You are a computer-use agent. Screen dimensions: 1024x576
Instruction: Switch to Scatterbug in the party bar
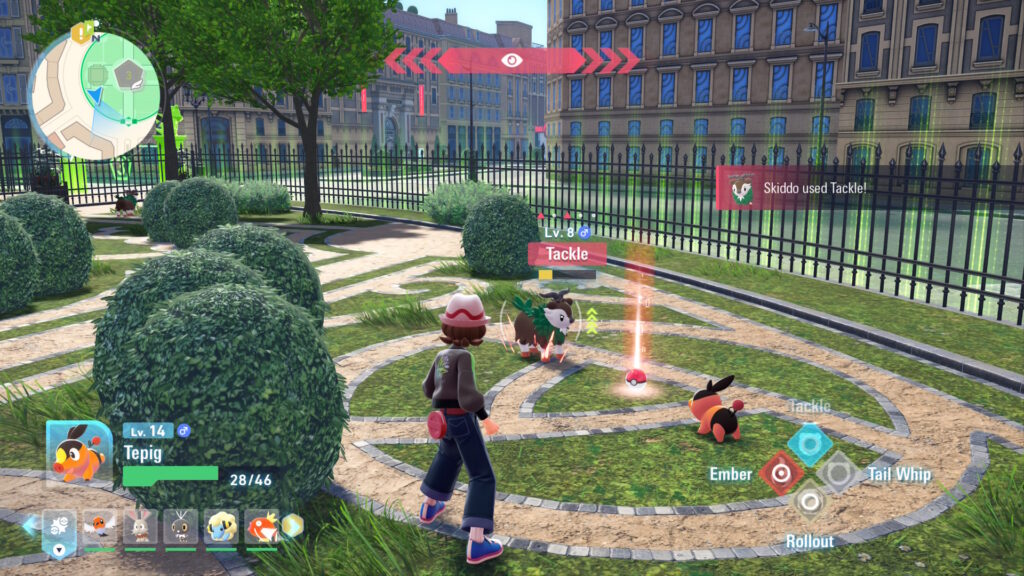click(182, 526)
